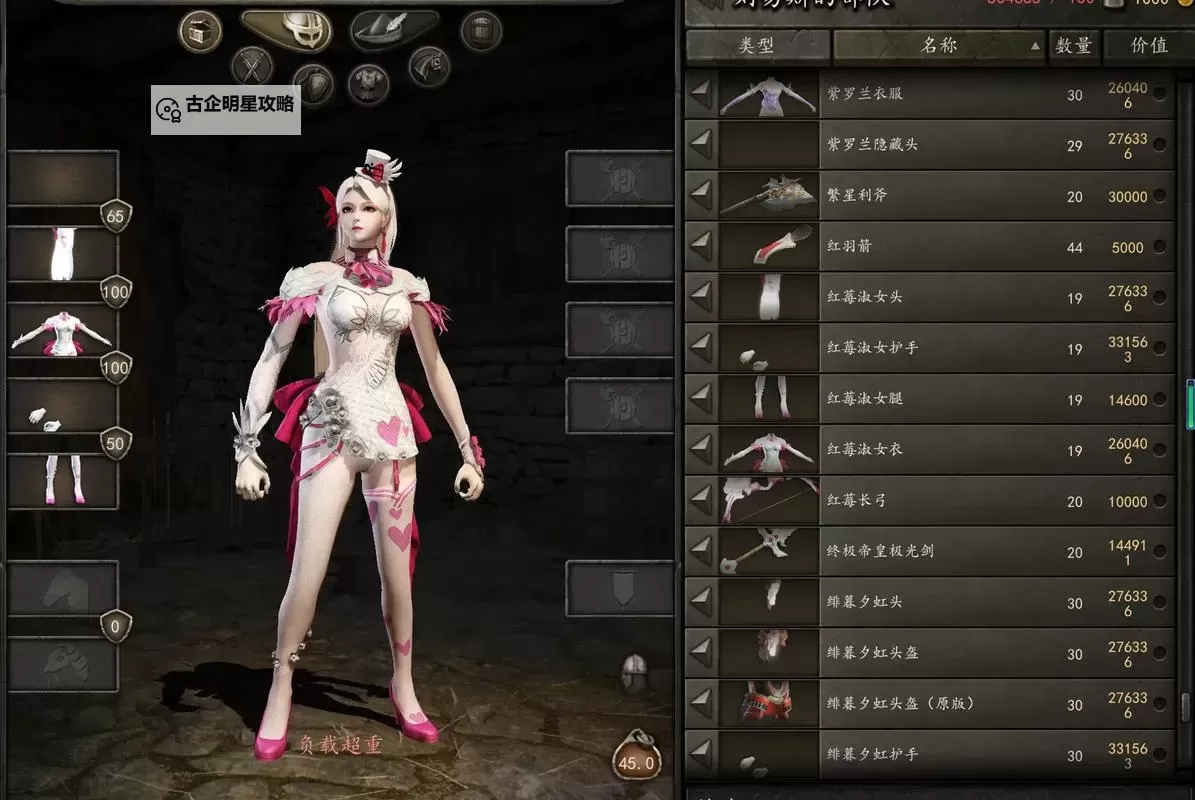Screen dimensions: 1195x800
Task: Toggle the helmet visibility icon
Action: coord(634,673)
